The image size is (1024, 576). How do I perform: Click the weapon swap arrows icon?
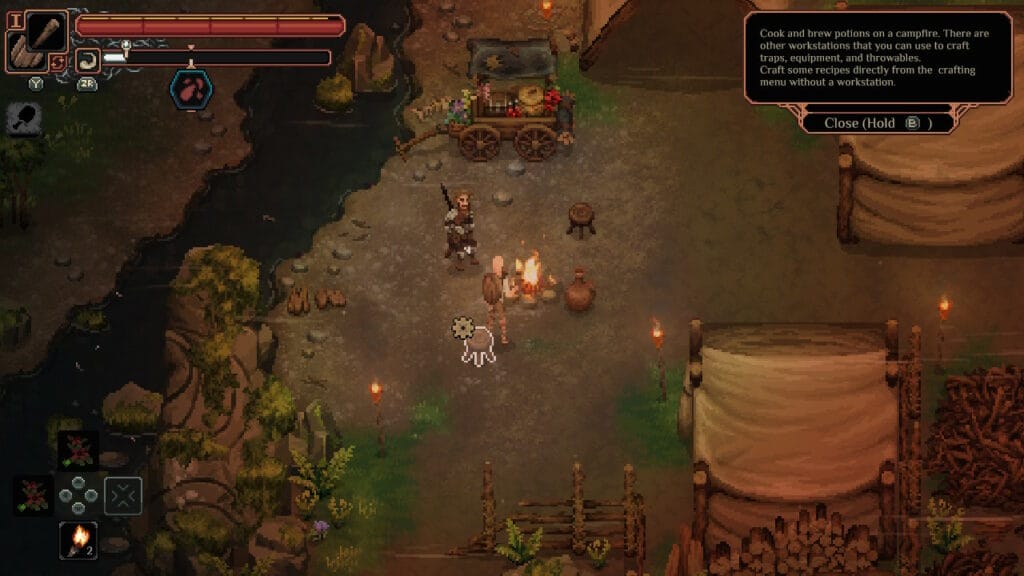(58, 62)
